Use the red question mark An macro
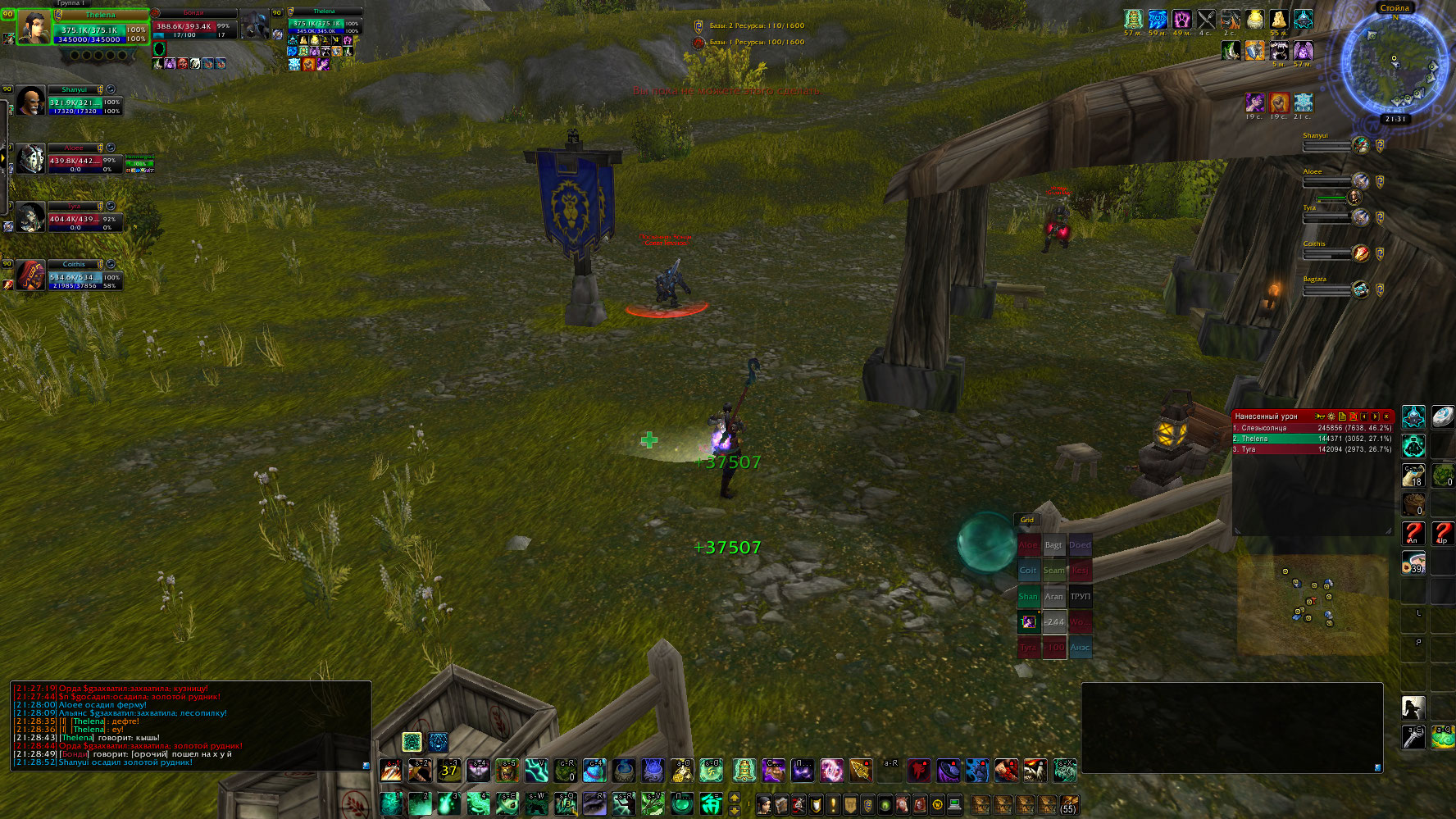This screenshot has width=1456, height=819. coord(1413,533)
